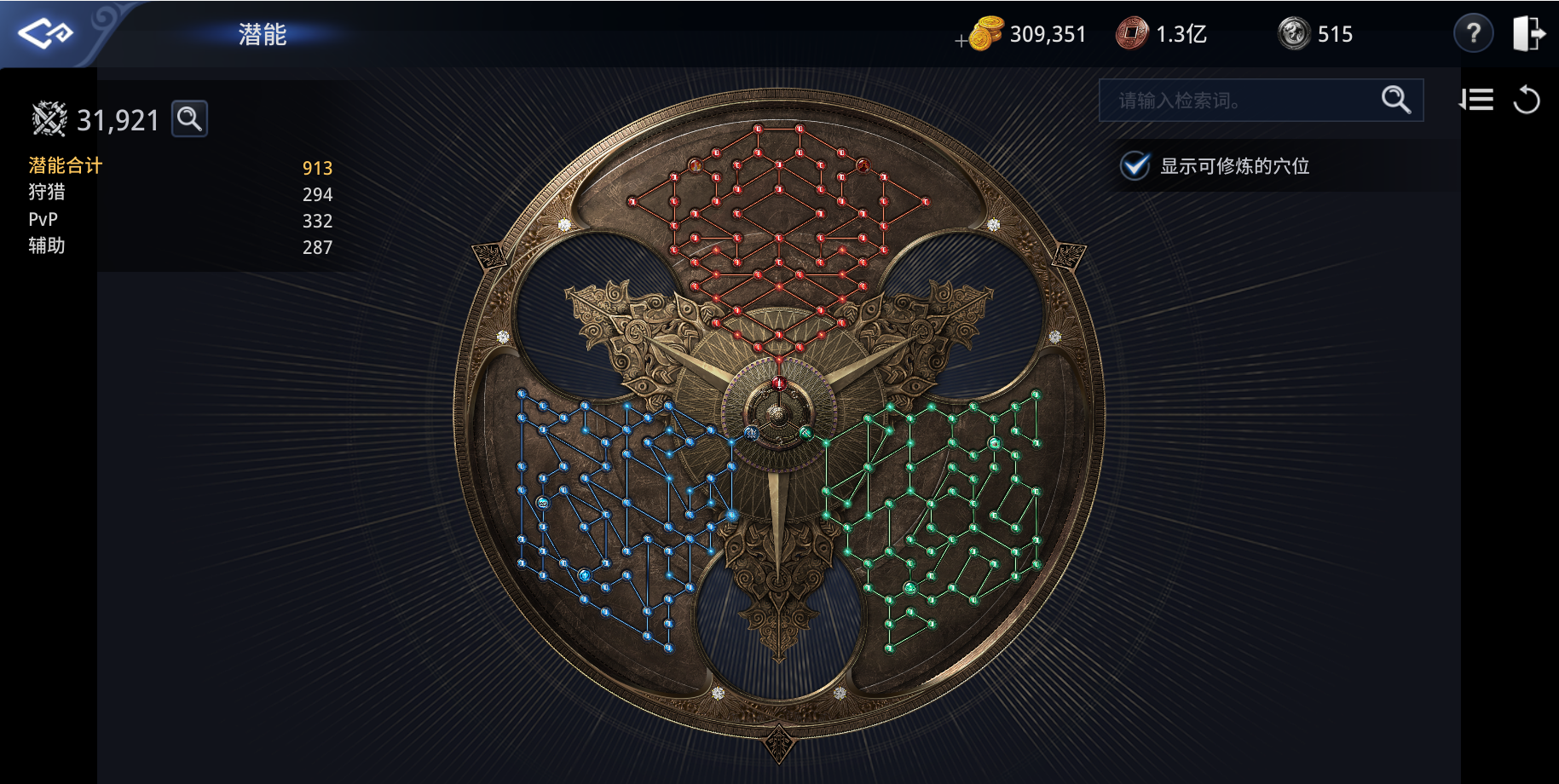The height and width of the screenshot is (784, 1559).
Task: Go back using the top-left arrow
Action: (45, 34)
